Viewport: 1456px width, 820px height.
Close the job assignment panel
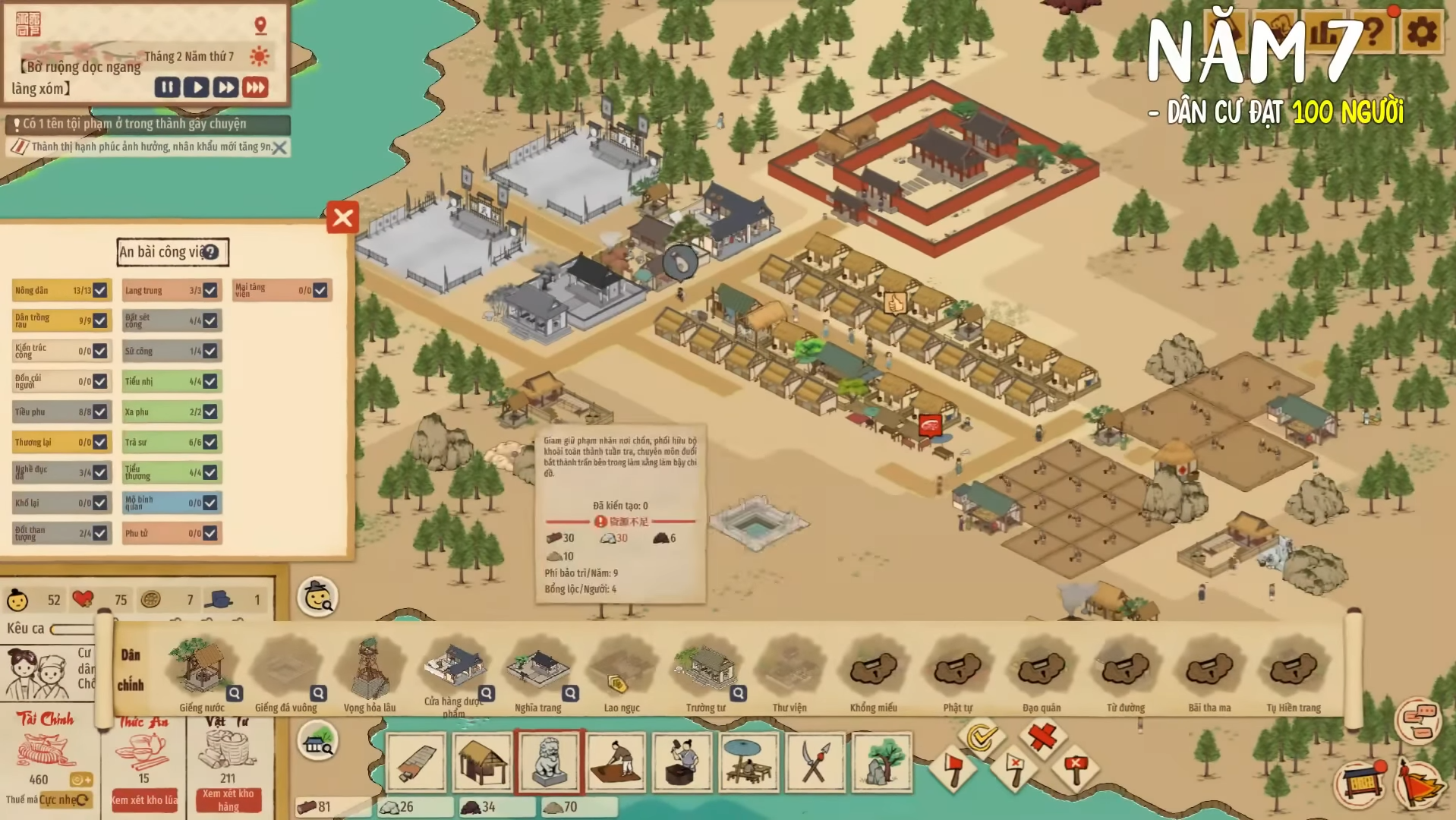tap(342, 218)
